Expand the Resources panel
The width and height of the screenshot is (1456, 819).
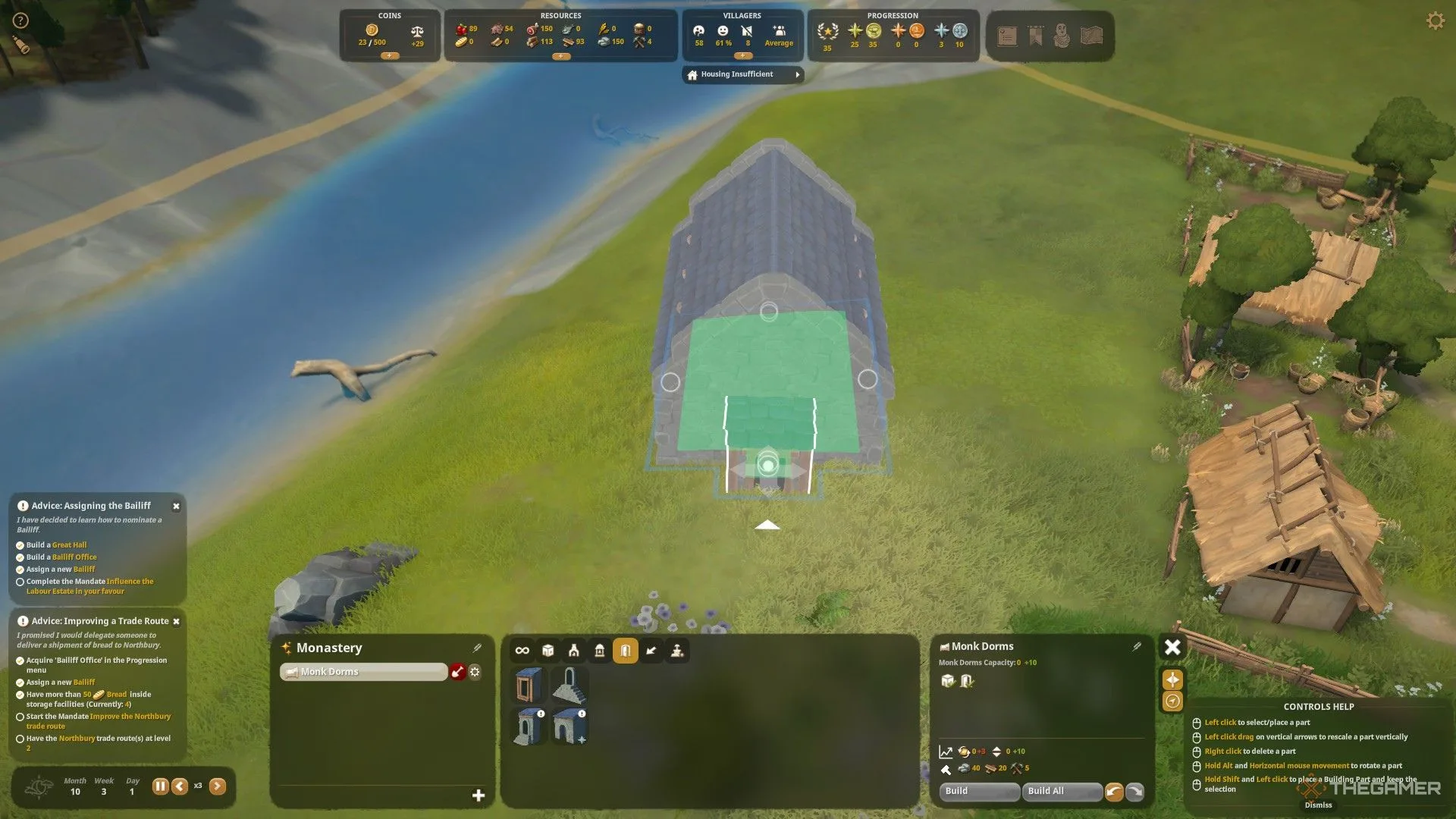tap(560, 57)
